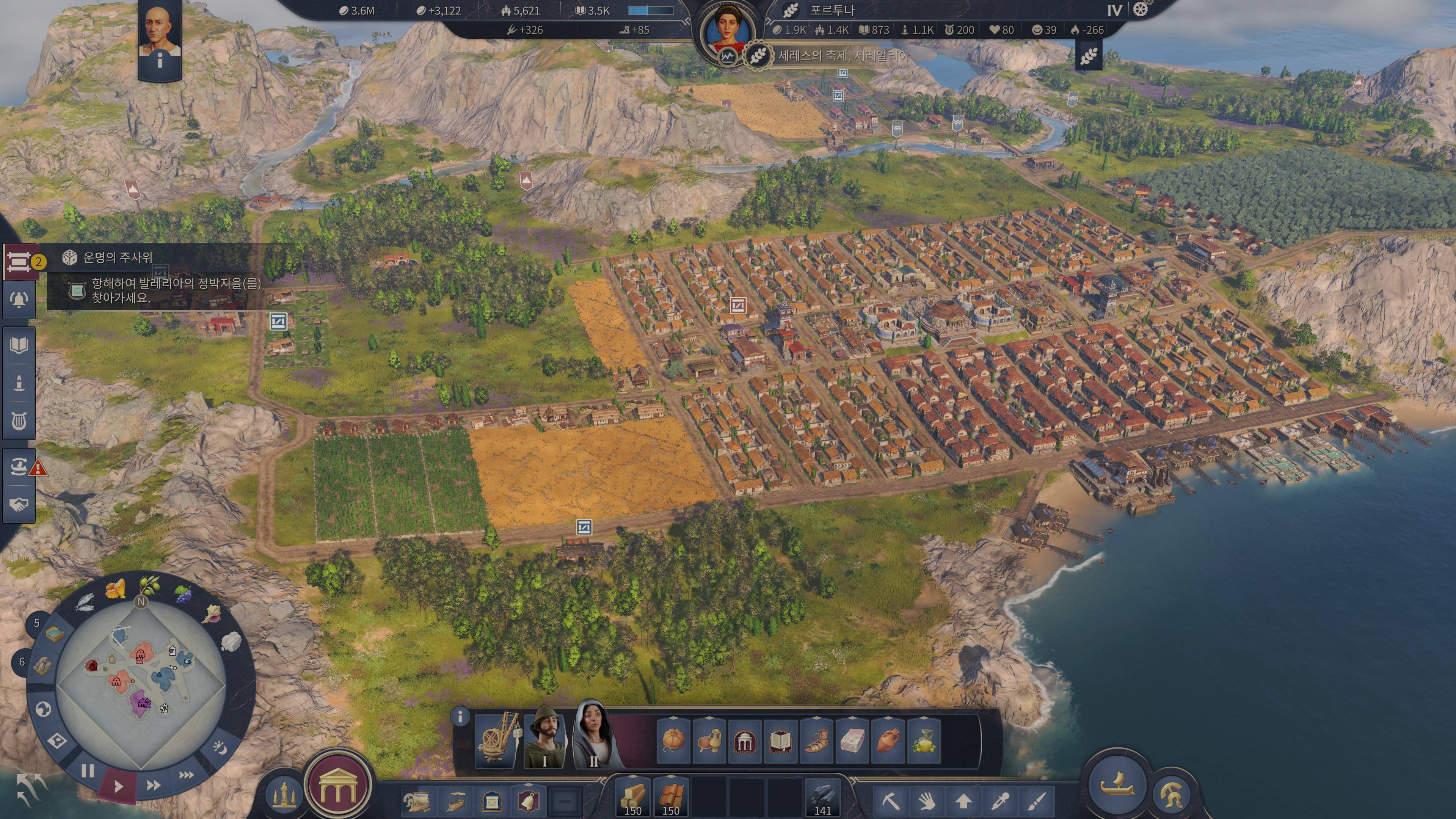Set game speed to double fast-forward
Image resolution: width=1456 pixels, height=819 pixels.
[x=153, y=785]
